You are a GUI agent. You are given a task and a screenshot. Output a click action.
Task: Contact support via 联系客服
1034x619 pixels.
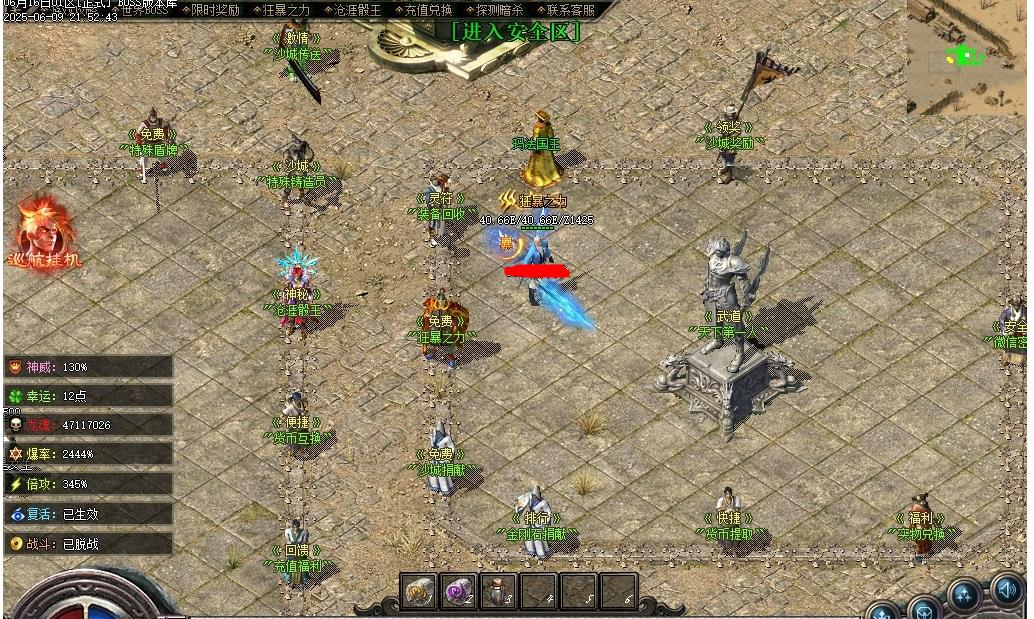point(568,10)
